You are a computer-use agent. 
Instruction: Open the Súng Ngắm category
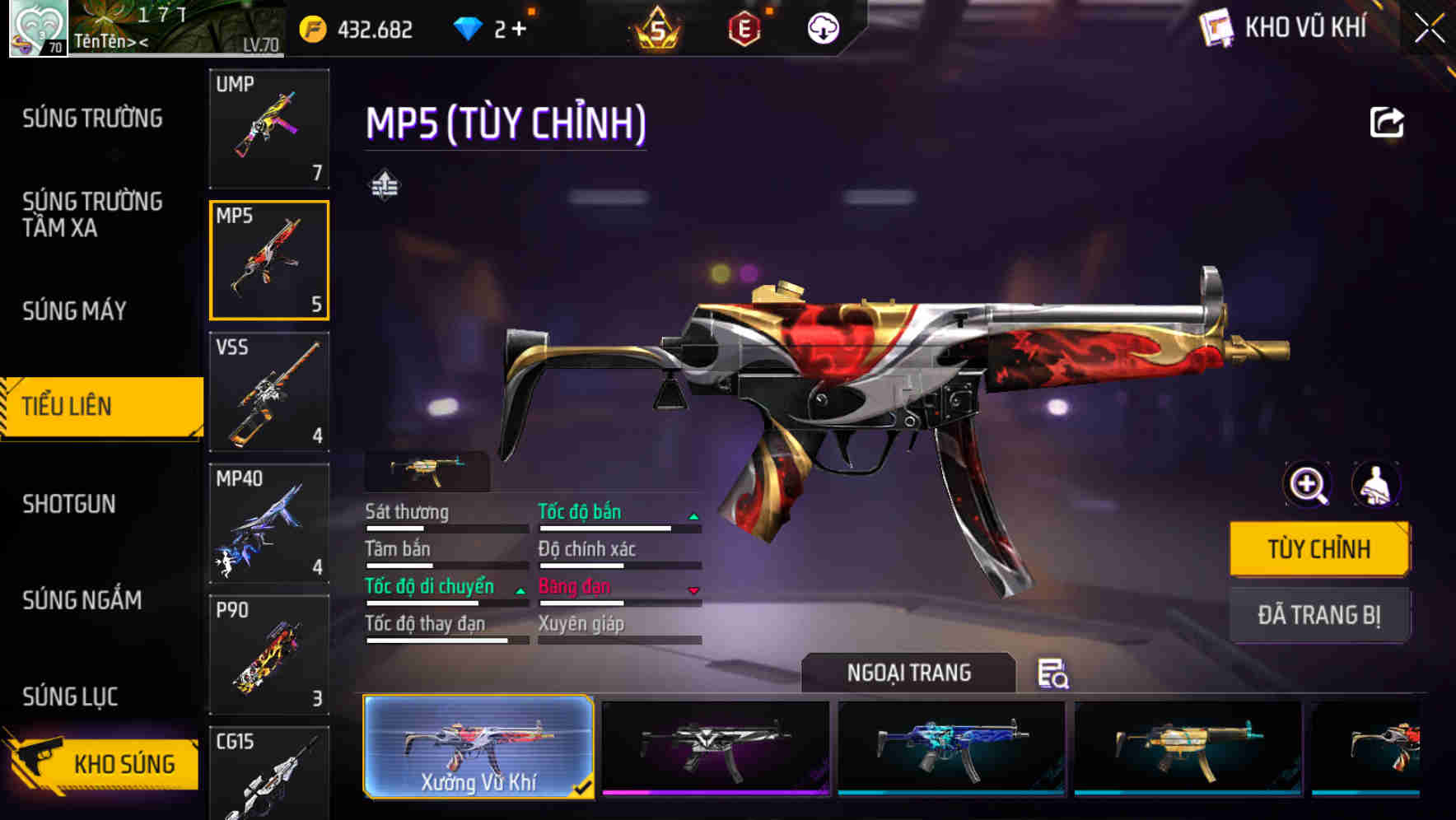point(82,600)
